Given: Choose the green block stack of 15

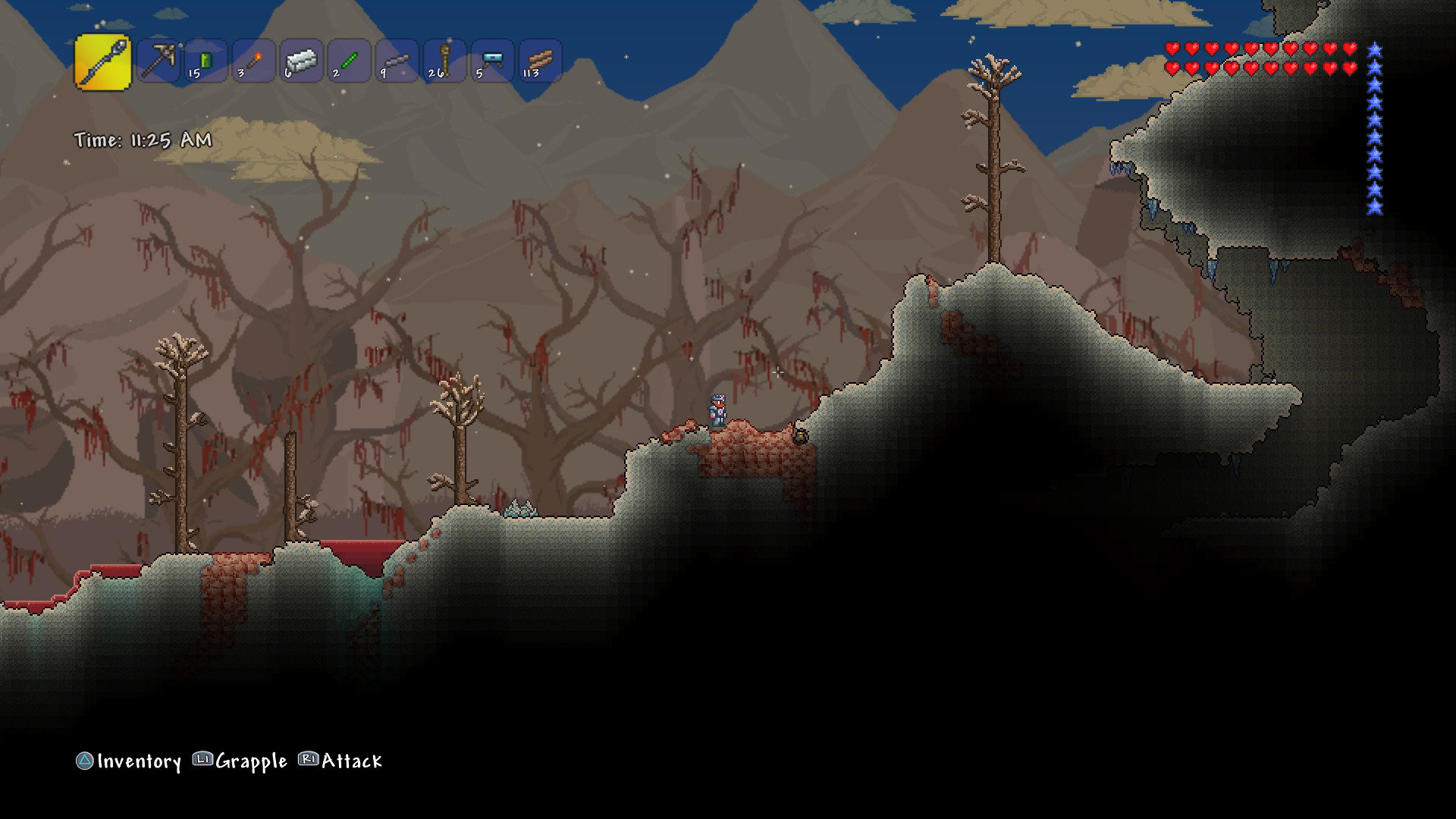Looking at the screenshot, I should (206, 61).
